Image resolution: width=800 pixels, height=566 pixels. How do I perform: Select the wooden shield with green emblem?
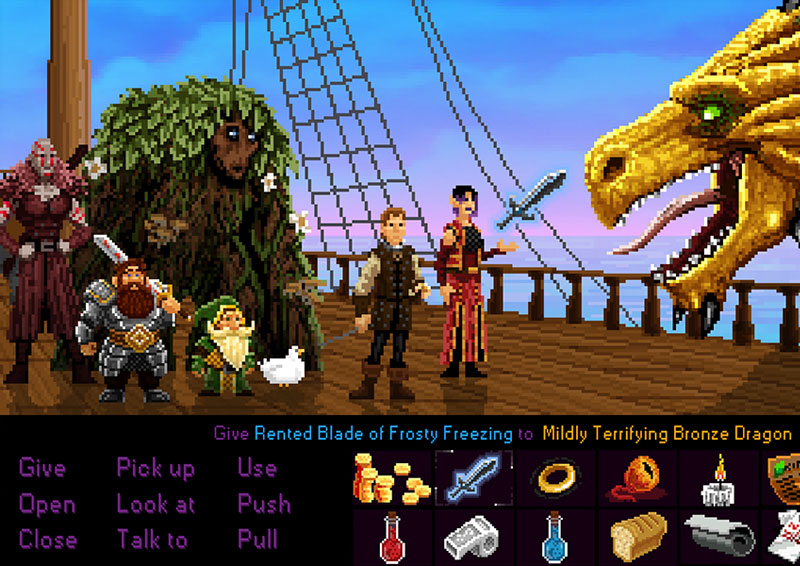(x=785, y=480)
